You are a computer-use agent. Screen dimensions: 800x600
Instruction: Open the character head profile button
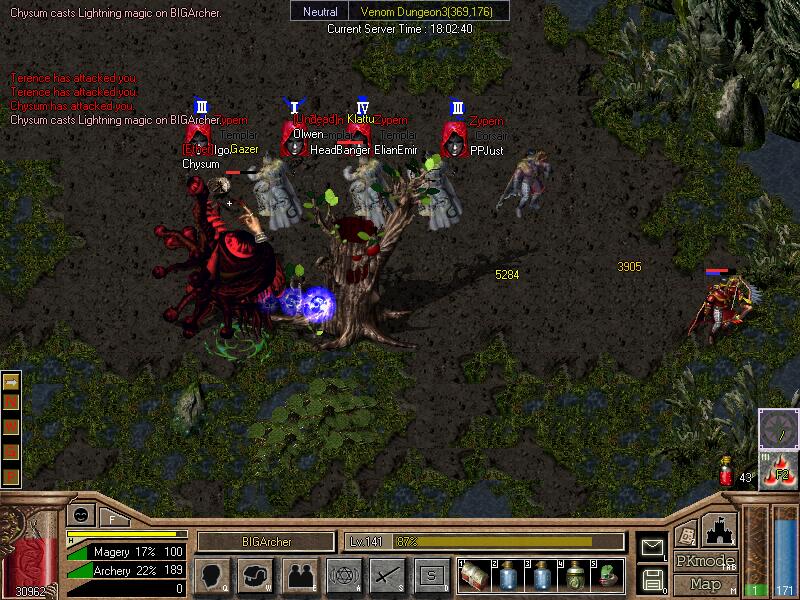(x=212, y=575)
